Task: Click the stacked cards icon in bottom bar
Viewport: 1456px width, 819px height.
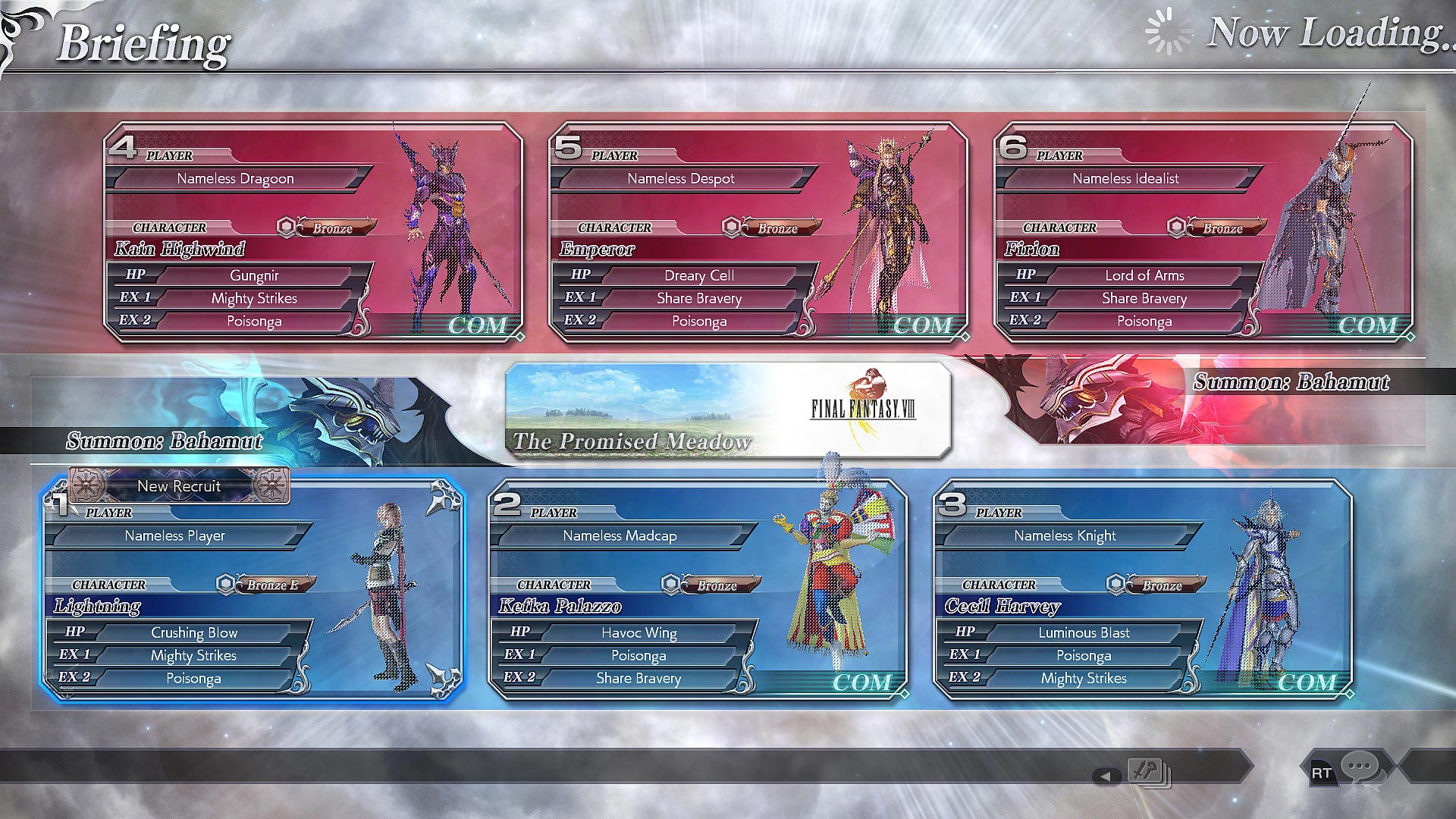Action: (1148, 772)
